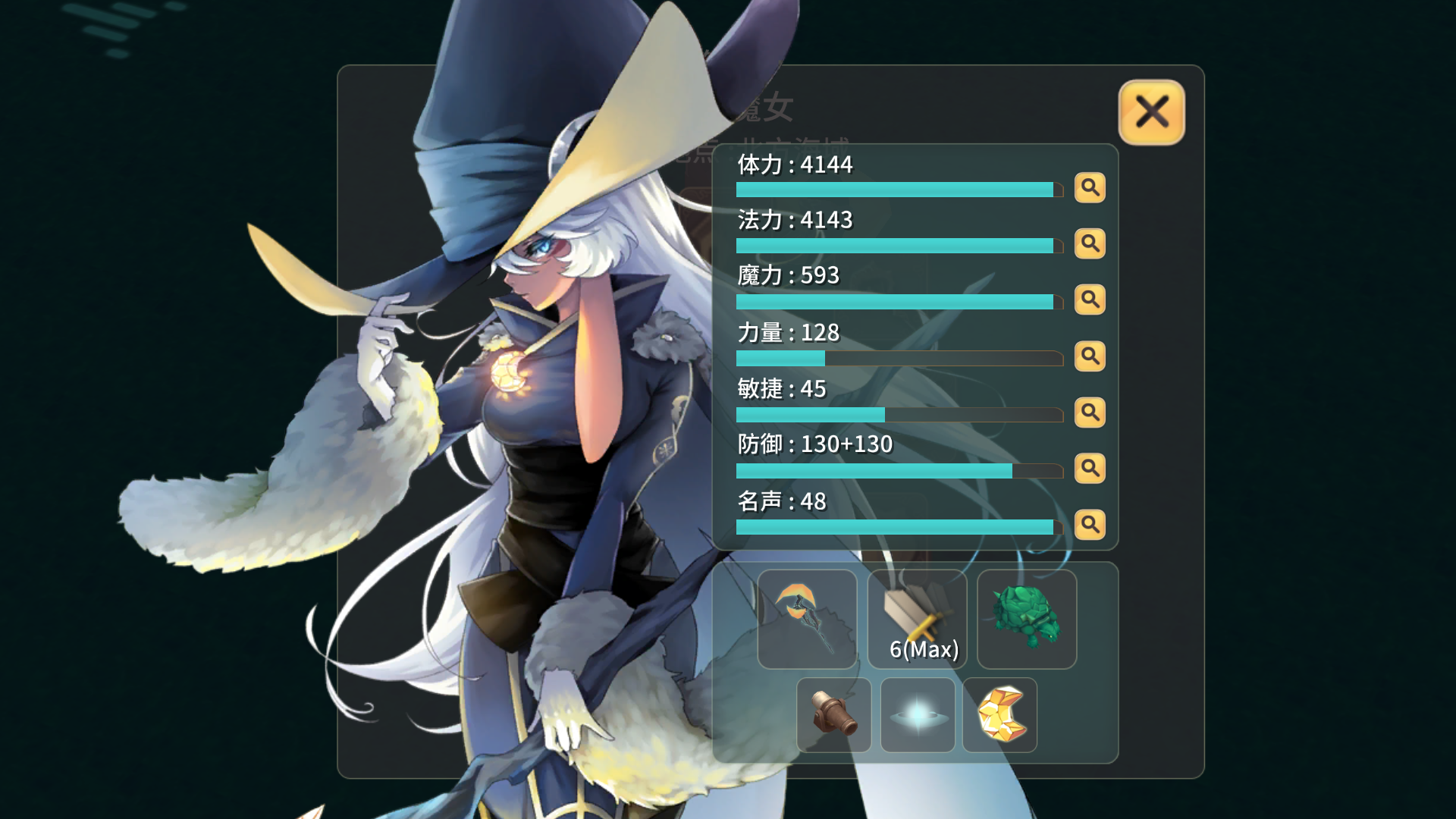
Task: Inspect the 防御 stat with magnifier
Action: click(x=1090, y=469)
